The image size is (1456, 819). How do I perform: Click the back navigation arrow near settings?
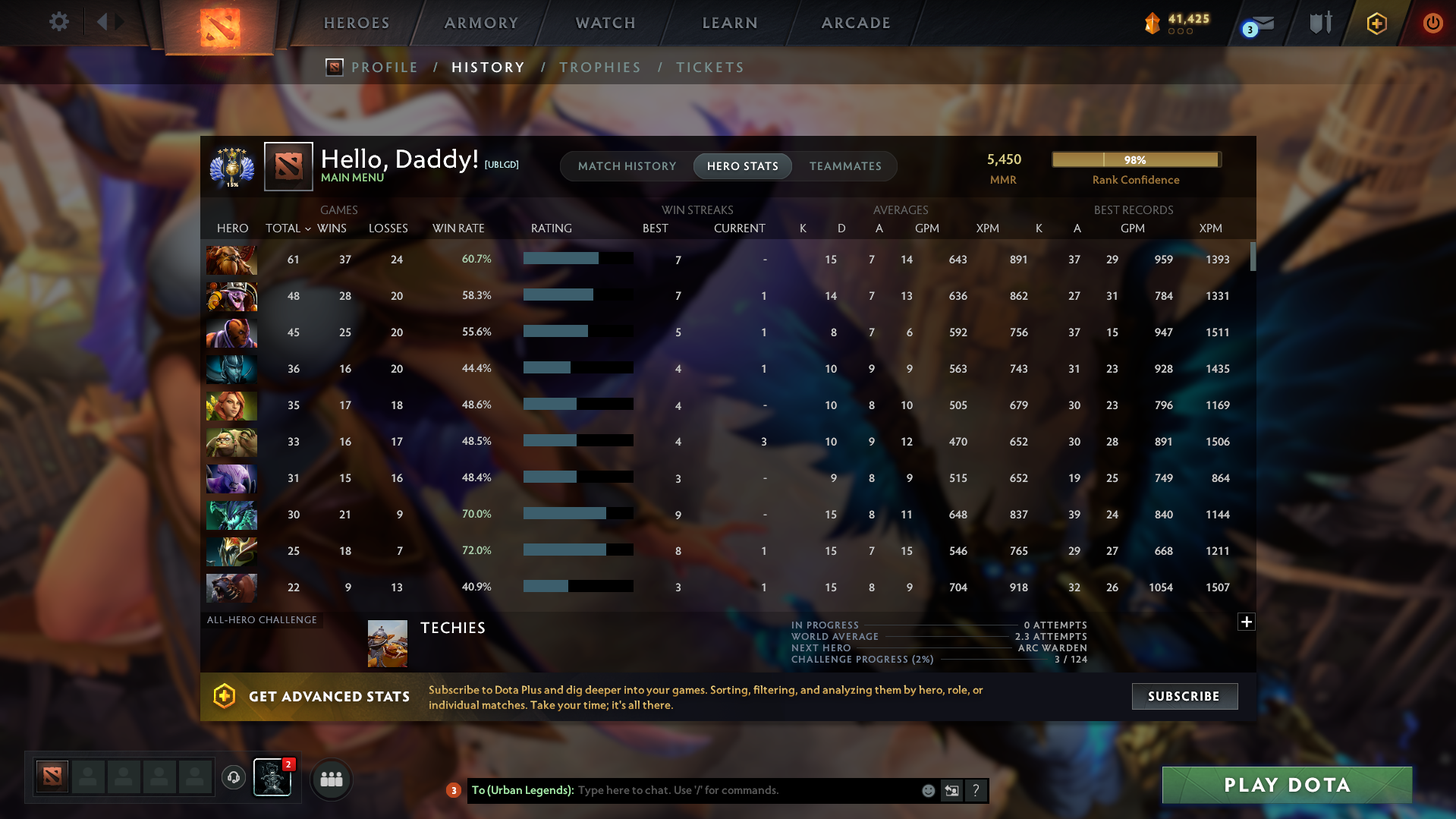[x=103, y=21]
